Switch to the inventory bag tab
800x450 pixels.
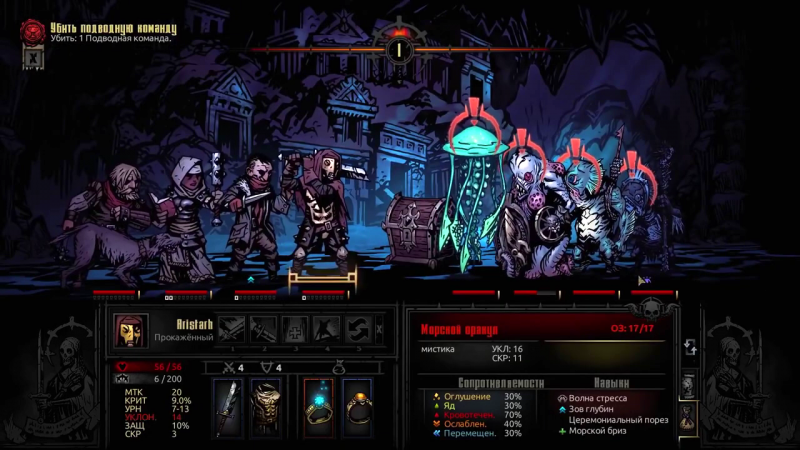689,416
